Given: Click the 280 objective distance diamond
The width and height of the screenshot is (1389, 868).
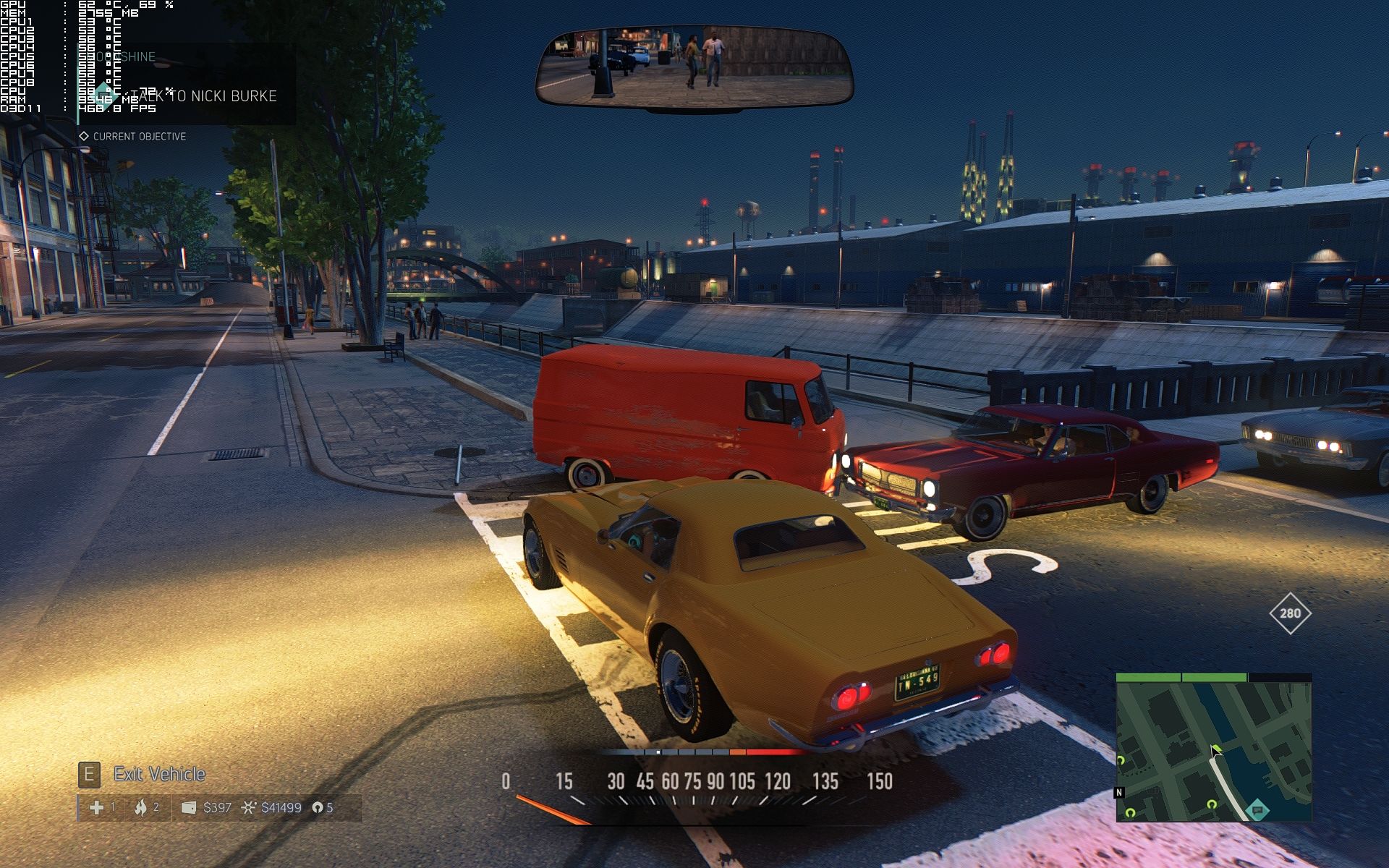Looking at the screenshot, I should pos(1290,613).
